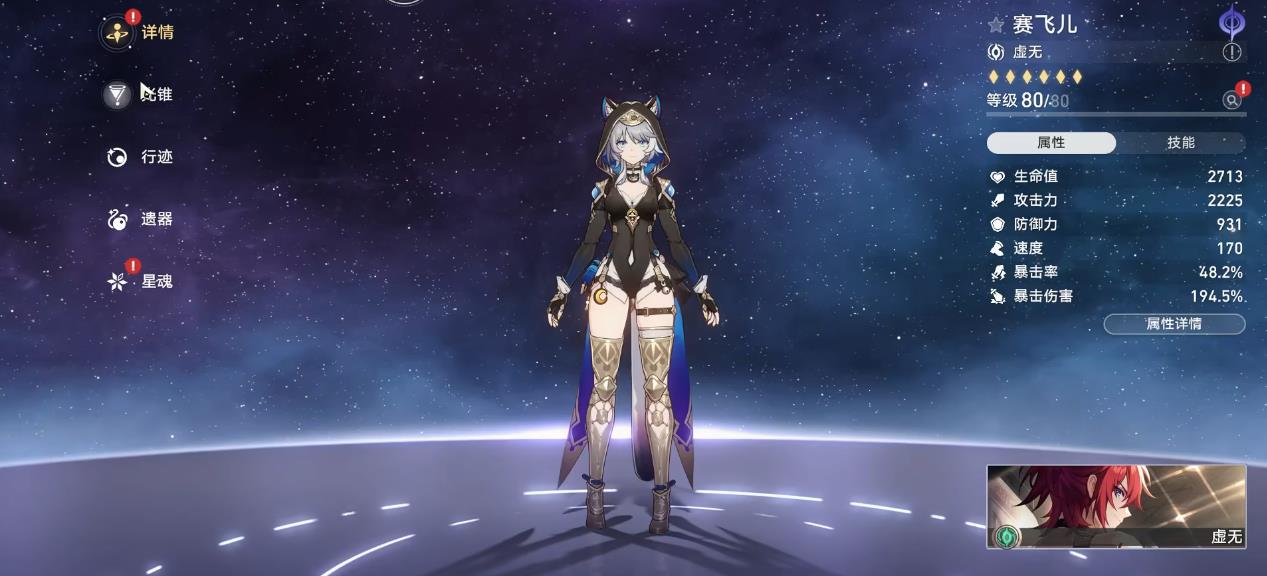The image size is (1267, 576).
Task: Open the 星魂 eidolons menu entry
Action: (x=139, y=281)
